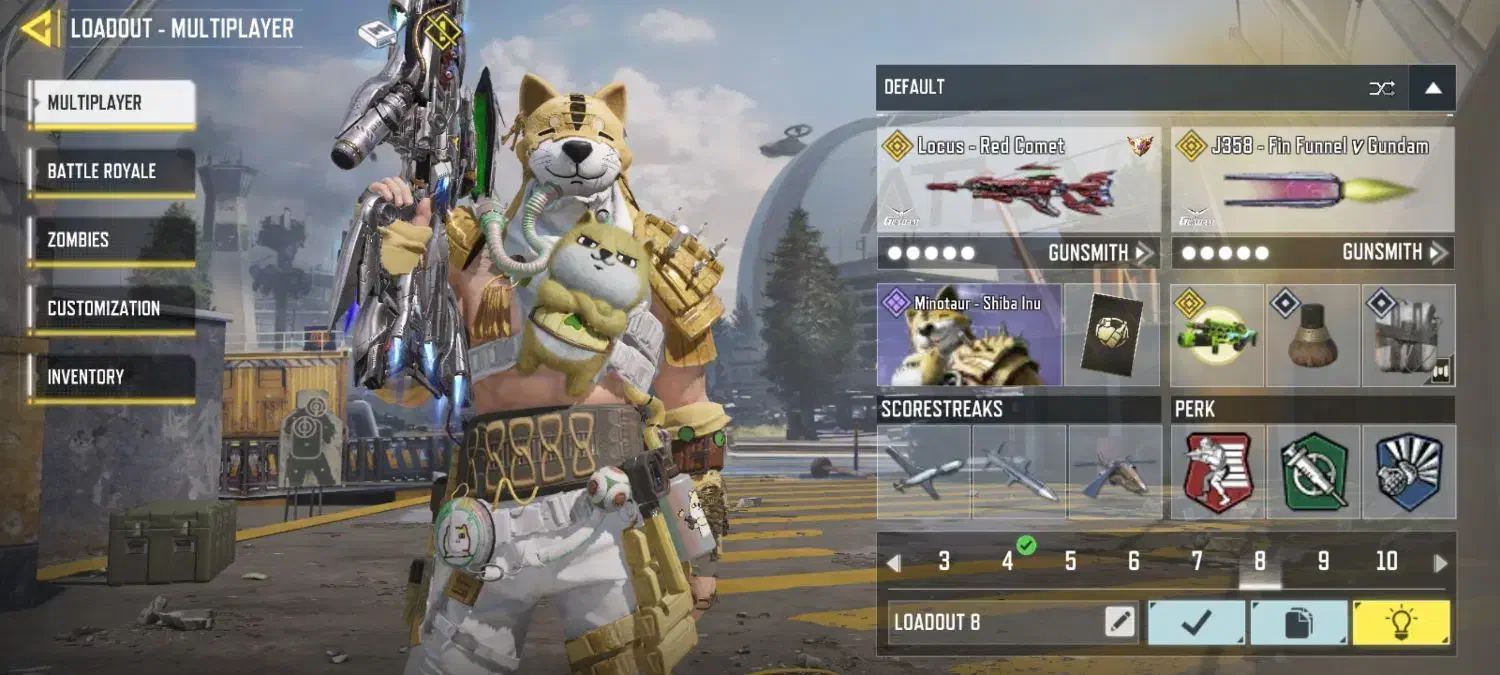Switch to the Battle Royale tab

click(111, 171)
